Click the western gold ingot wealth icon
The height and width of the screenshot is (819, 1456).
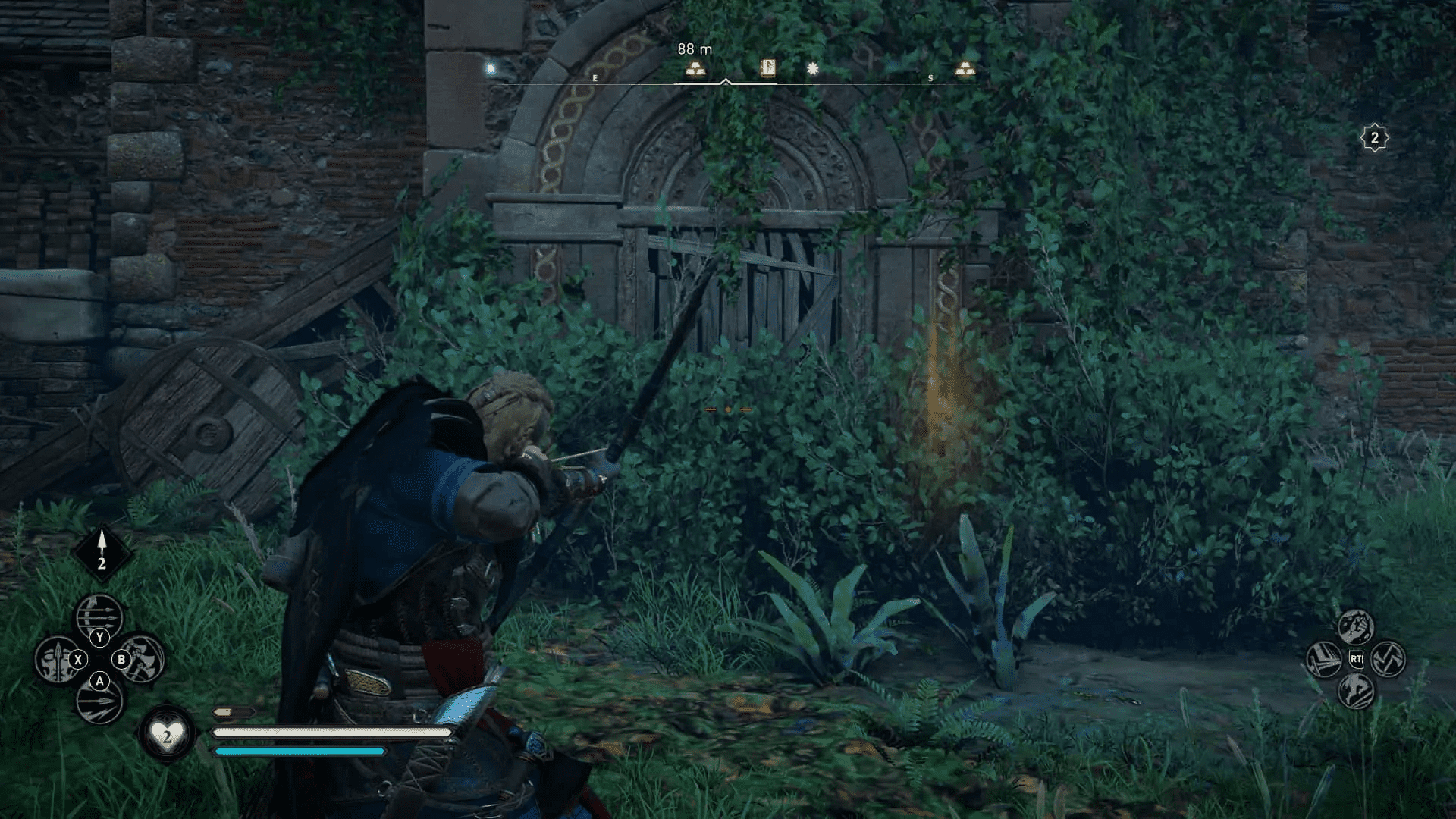tap(698, 69)
